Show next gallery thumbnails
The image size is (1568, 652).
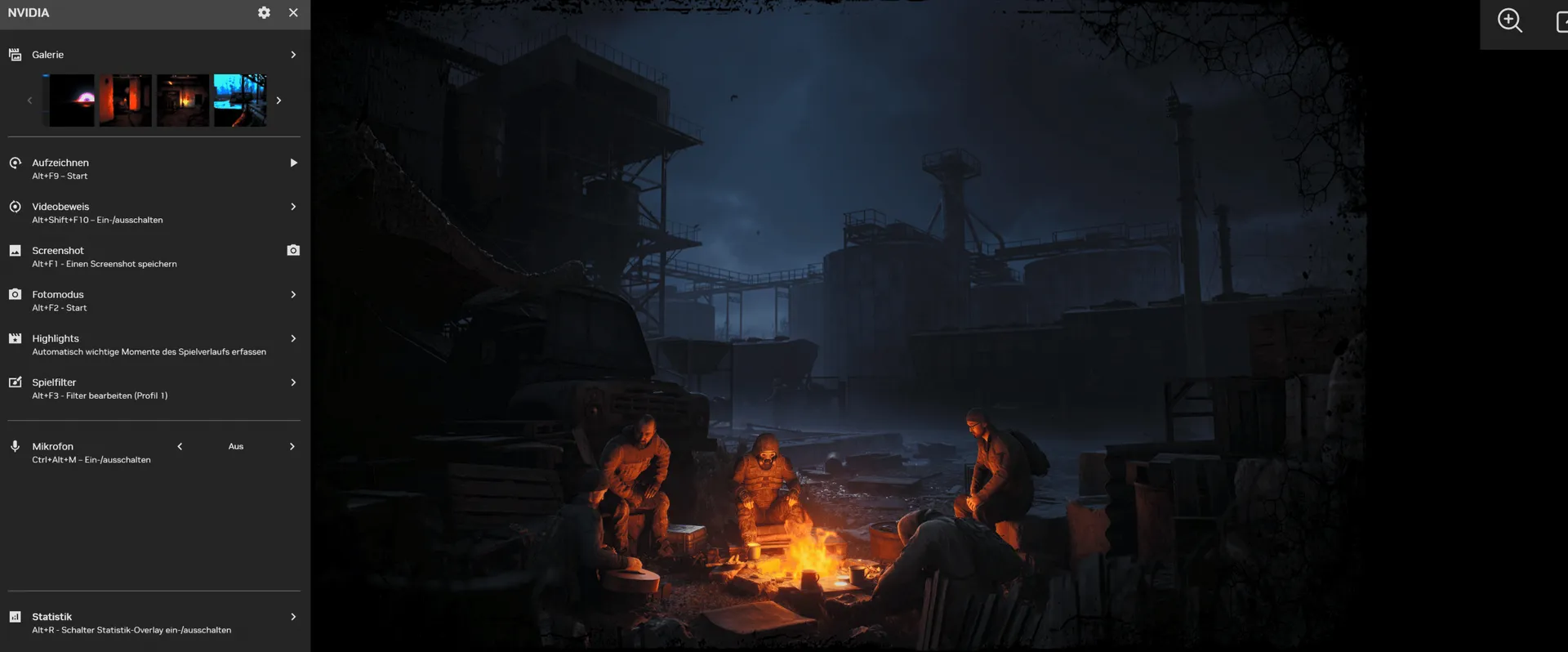click(278, 100)
